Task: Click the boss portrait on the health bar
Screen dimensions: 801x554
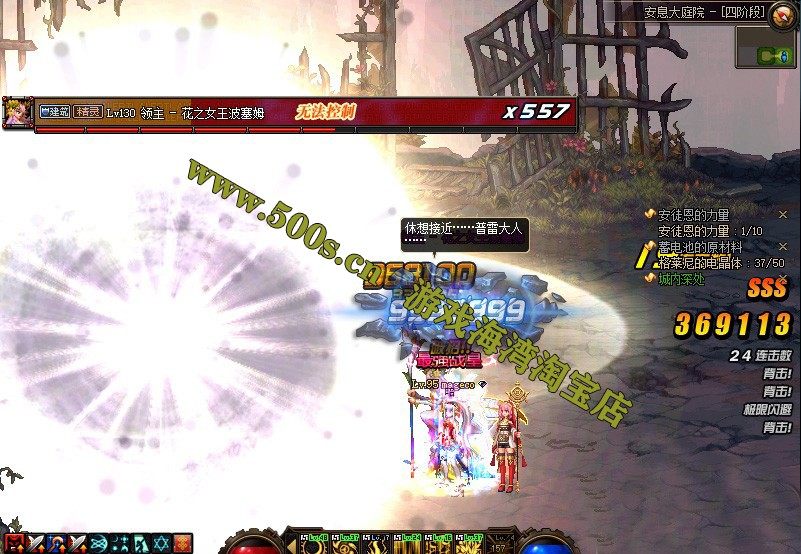Action: [17, 112]
